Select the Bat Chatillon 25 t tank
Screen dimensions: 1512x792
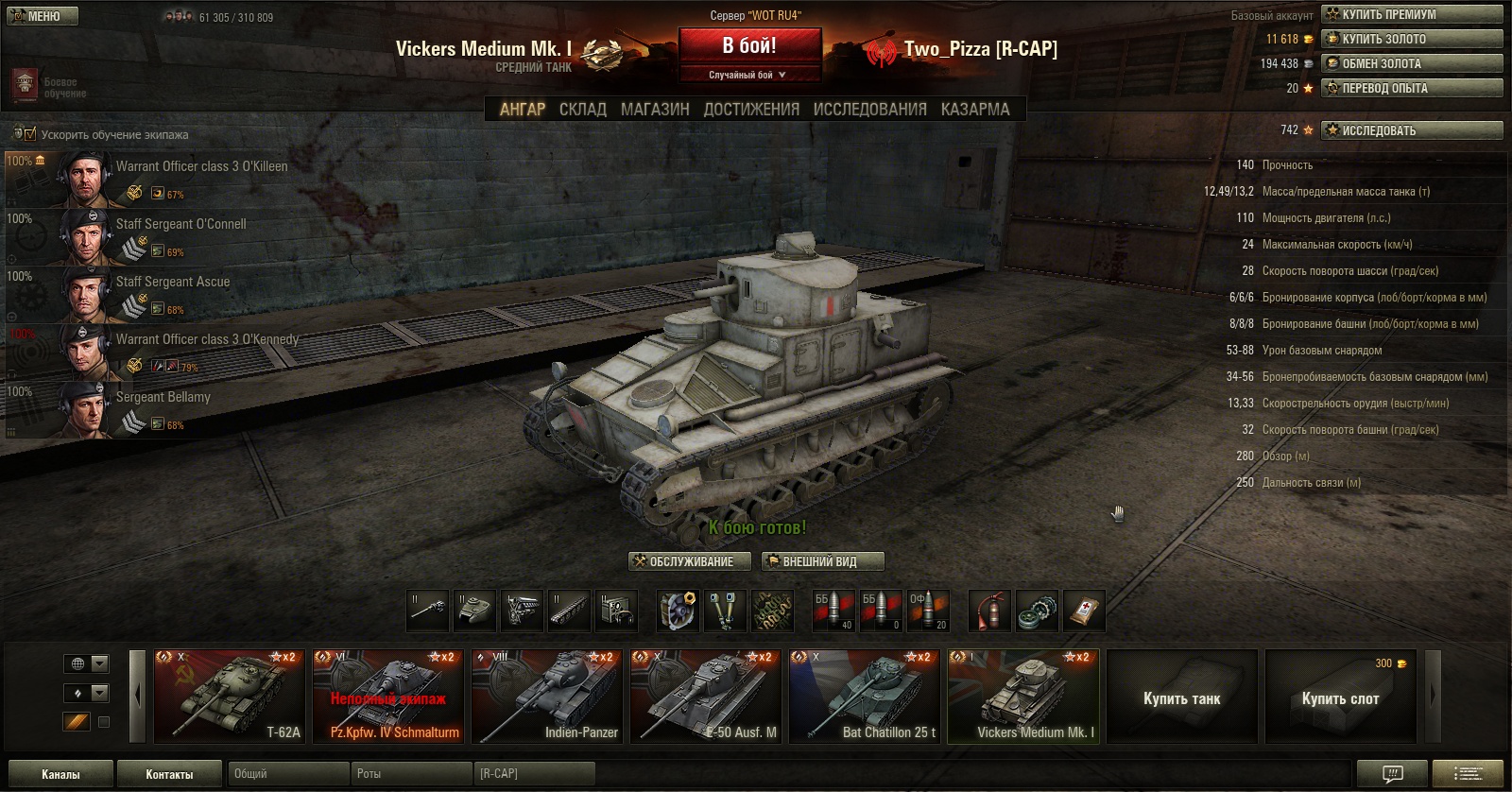click(x=865, y=697)
